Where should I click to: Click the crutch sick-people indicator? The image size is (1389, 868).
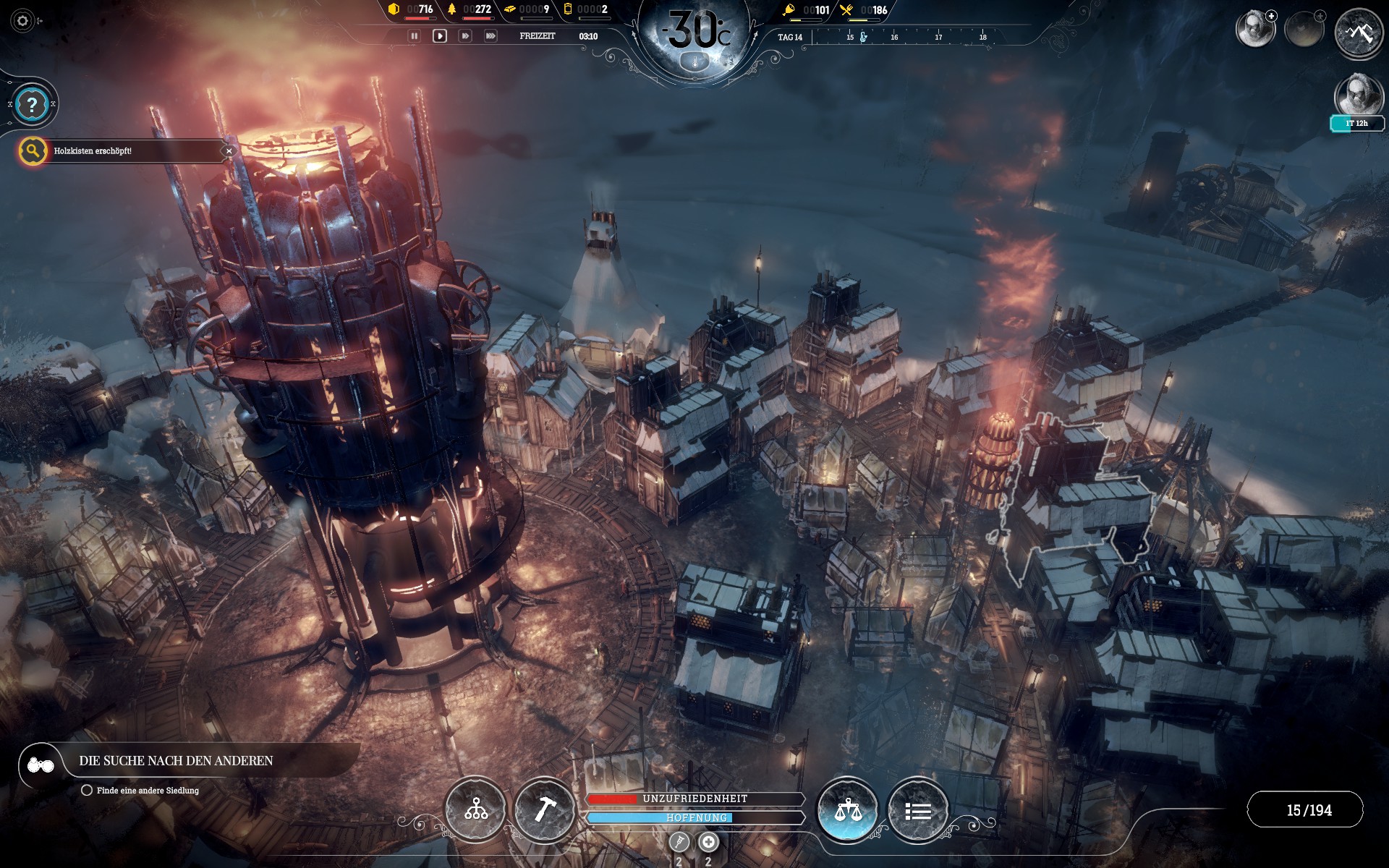pos(679,842)
